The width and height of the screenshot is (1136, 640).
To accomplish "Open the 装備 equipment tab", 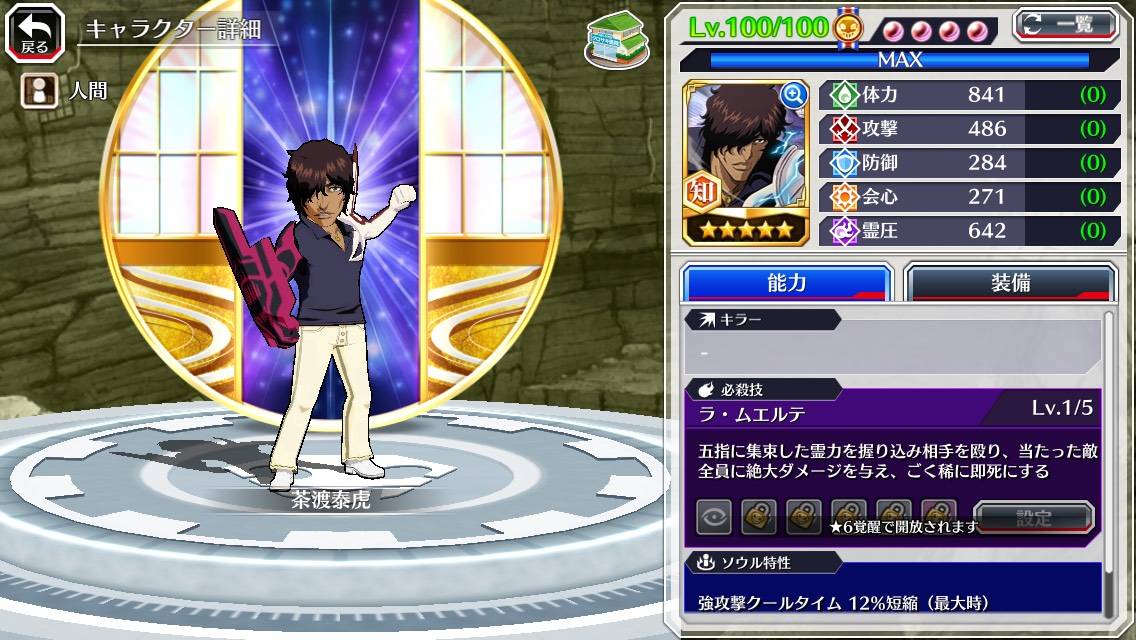I will (1009, 283).
